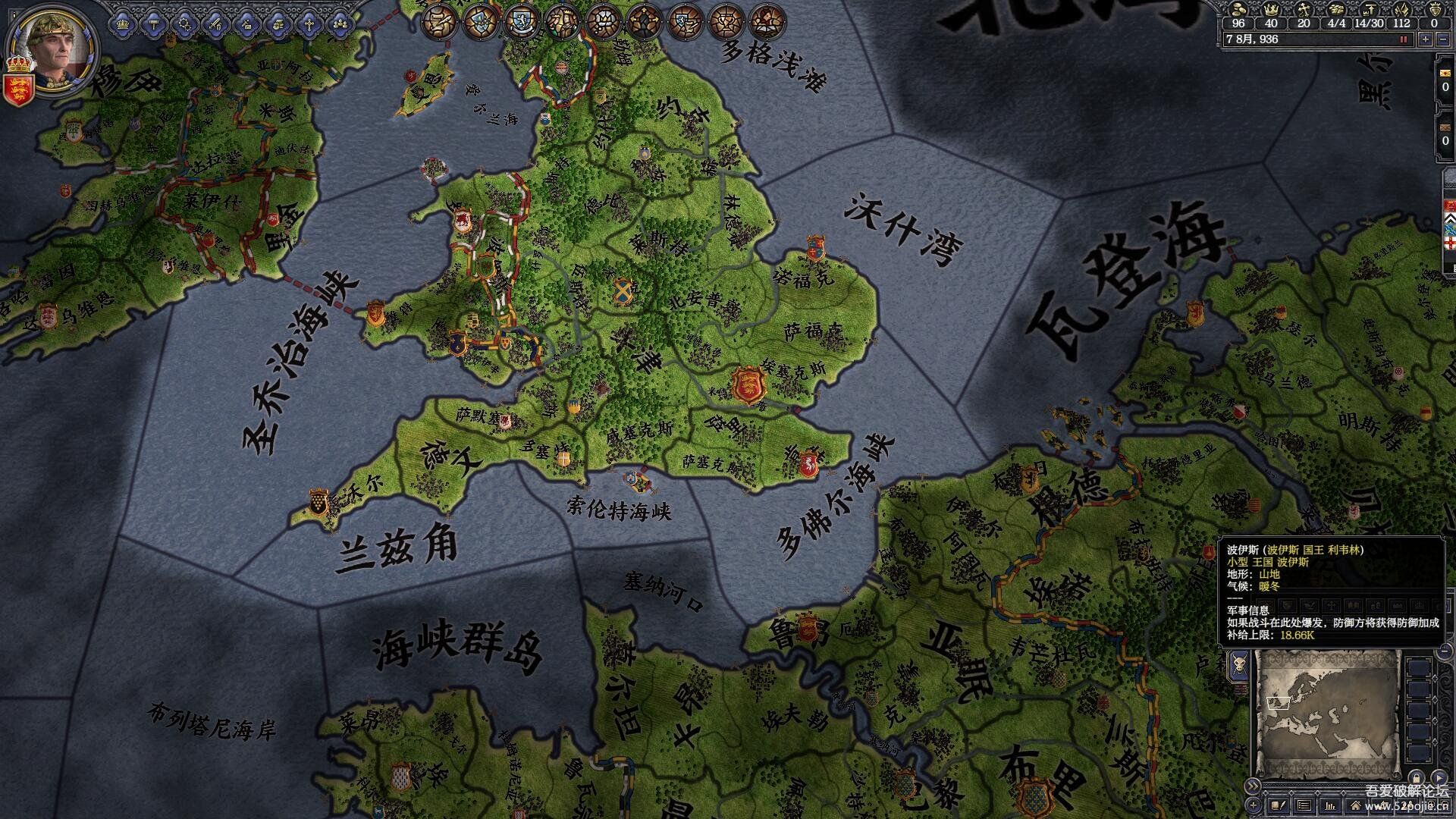Image resolution: width=1456 pixels, height=819 pixels.
Task: Toggle the padlock button under minimap
Action: click(1415, 777)
